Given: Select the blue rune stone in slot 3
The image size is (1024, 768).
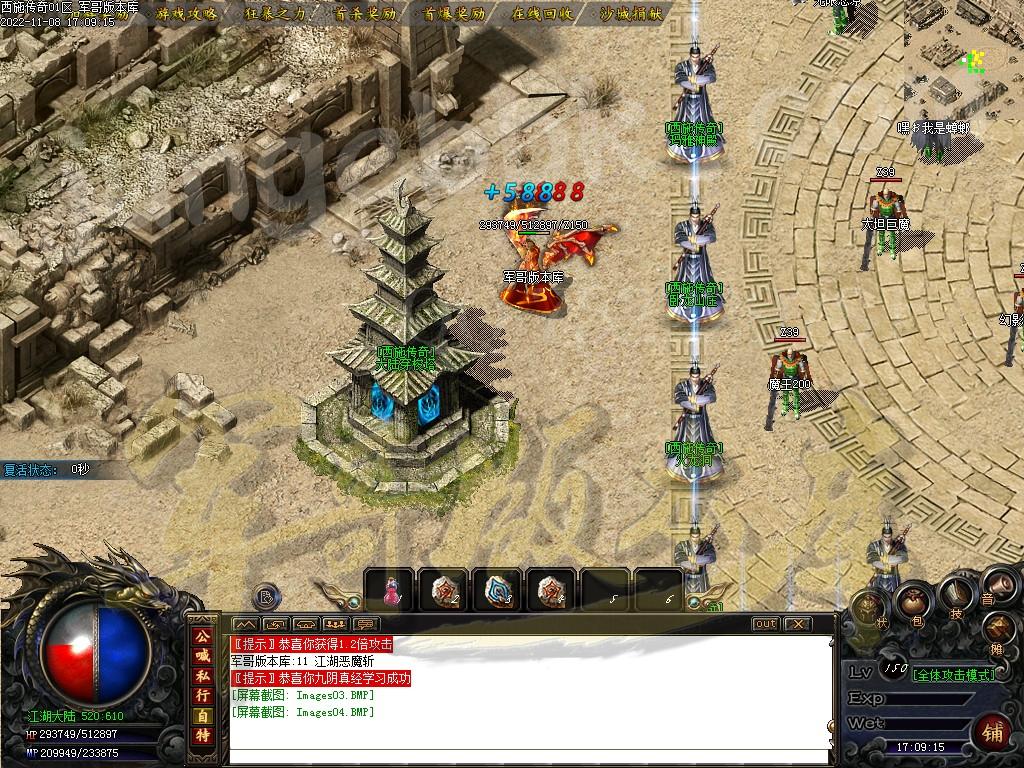Looking at the screenshot, I should (497, 590).
